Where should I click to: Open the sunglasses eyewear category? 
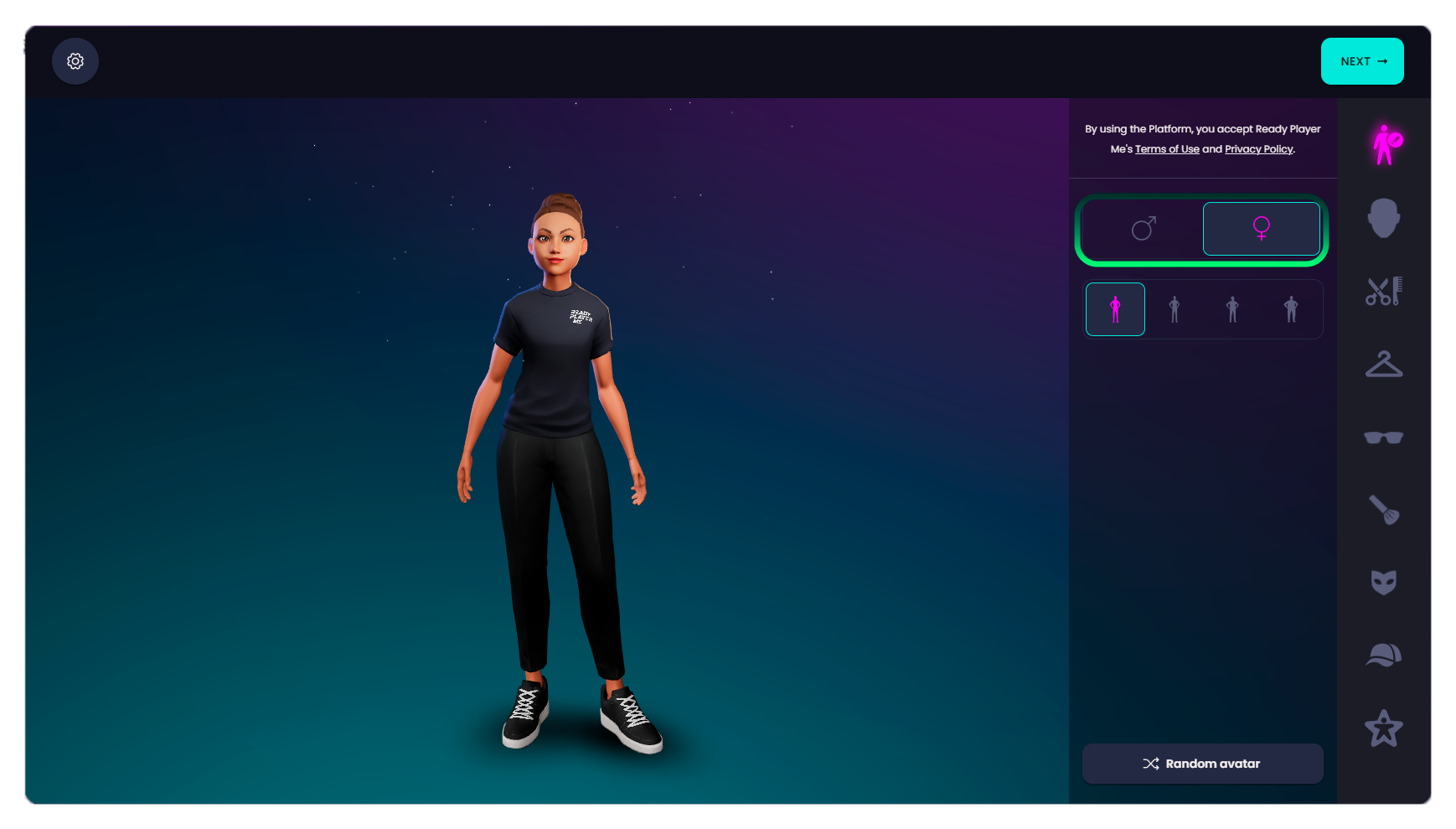pos(1384,438)
